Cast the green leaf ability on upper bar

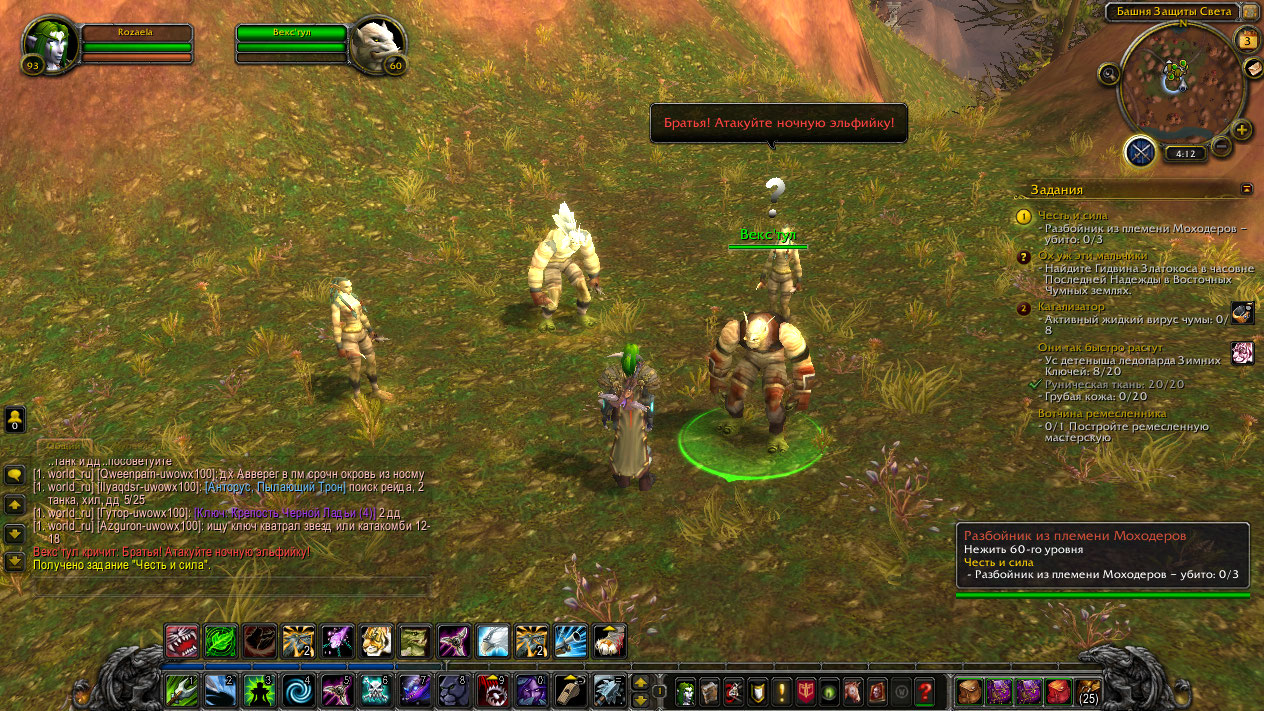[x=220, y=640]
